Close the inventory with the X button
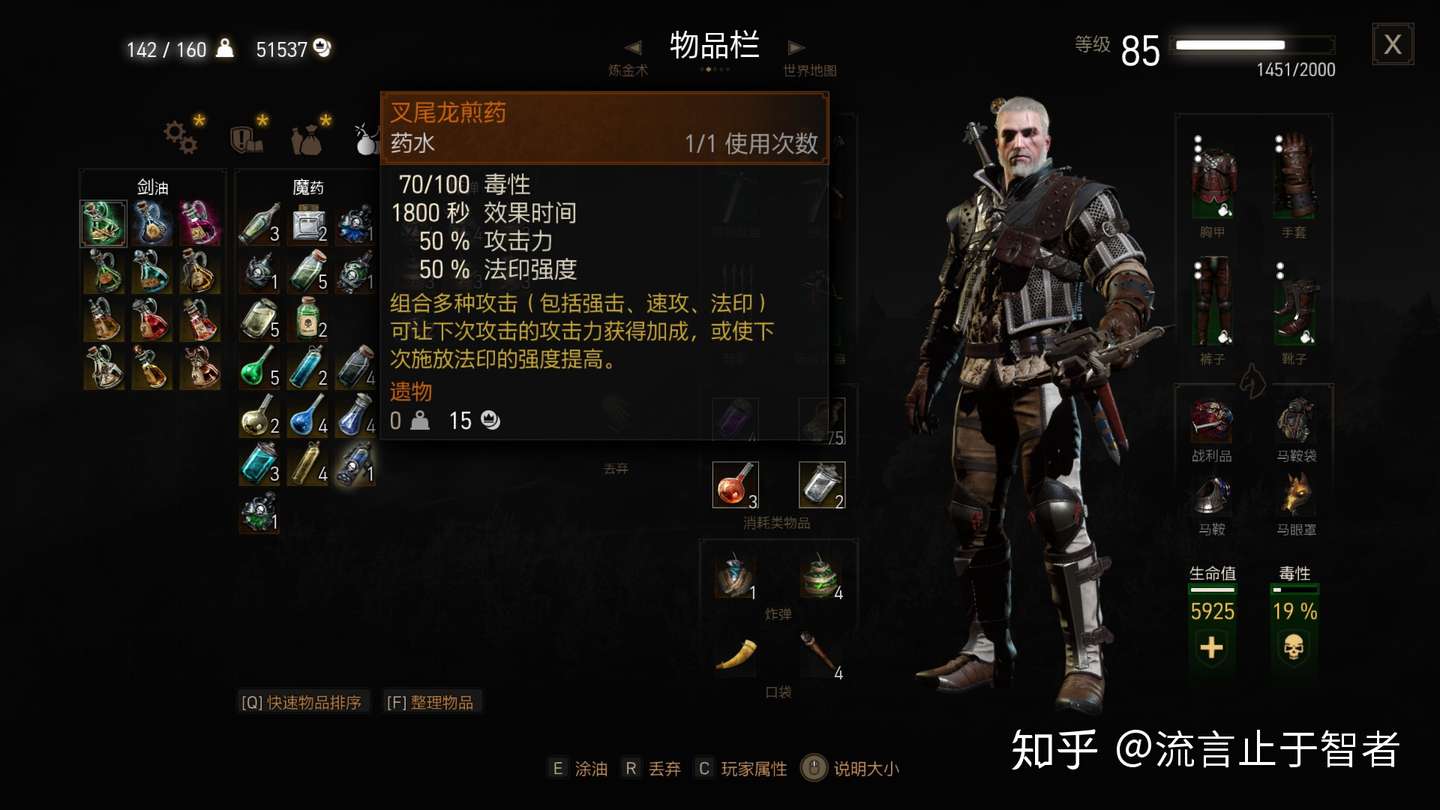 (x=1392, y=45)
